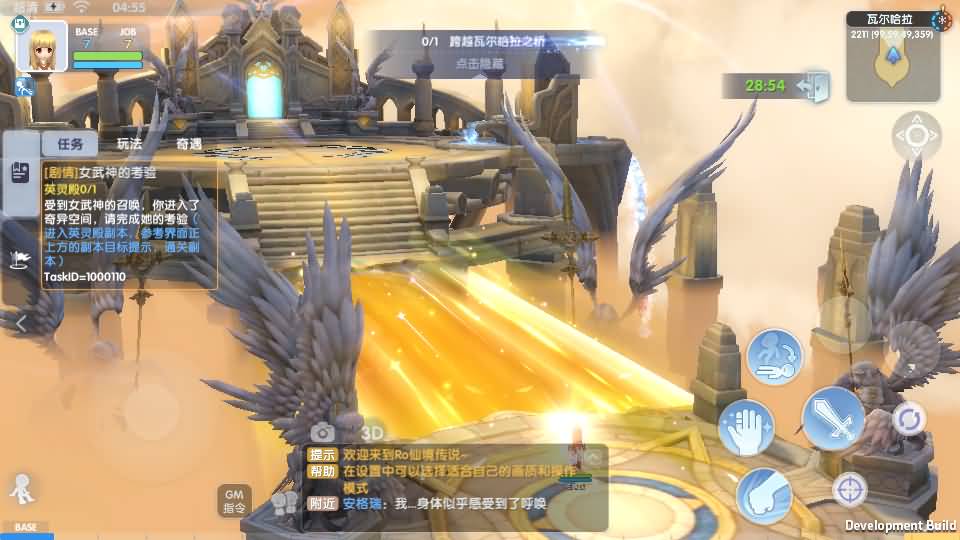Switch to the 奇遇 tab
The height and width of the screenshot is (540, 960).
189,144
